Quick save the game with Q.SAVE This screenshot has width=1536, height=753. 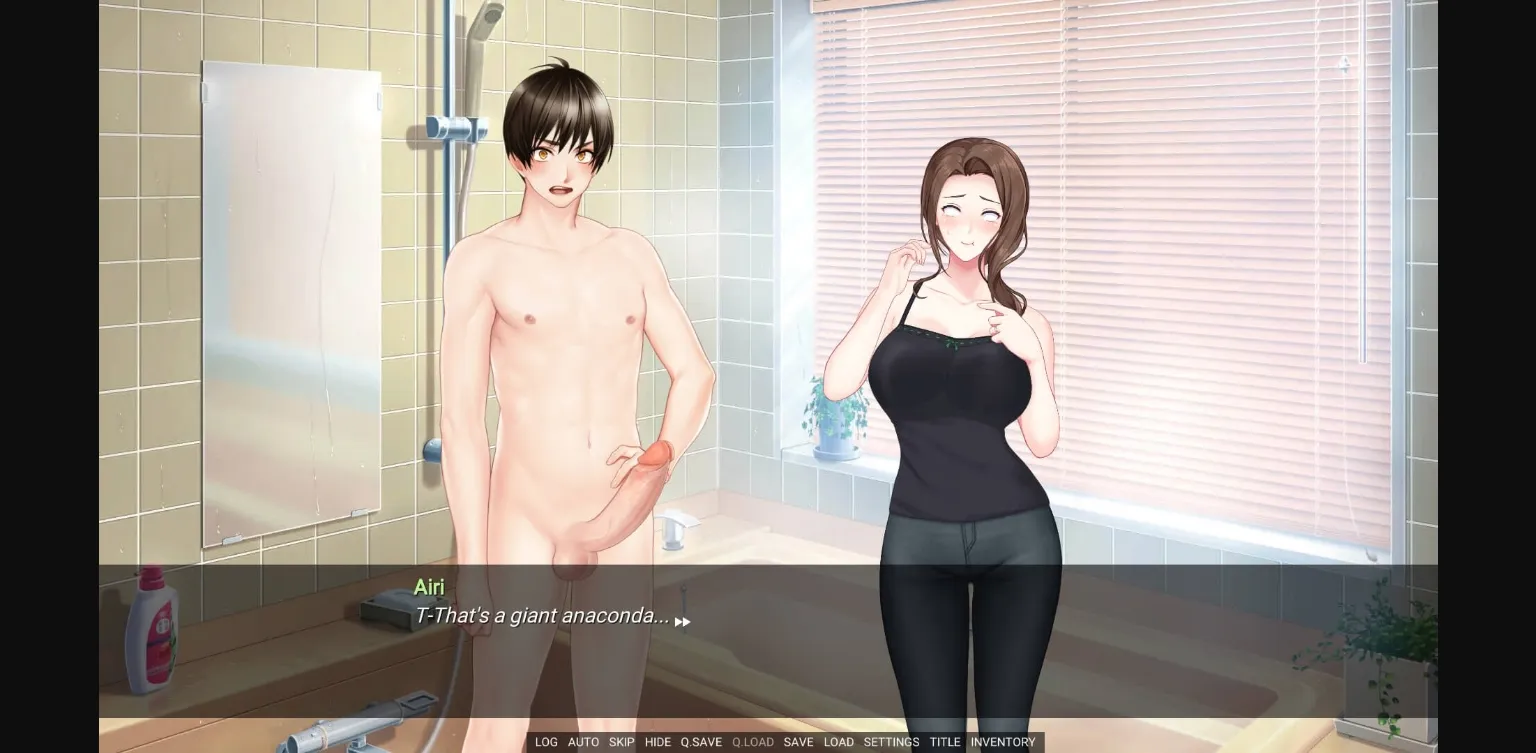[x=700, y=742]
